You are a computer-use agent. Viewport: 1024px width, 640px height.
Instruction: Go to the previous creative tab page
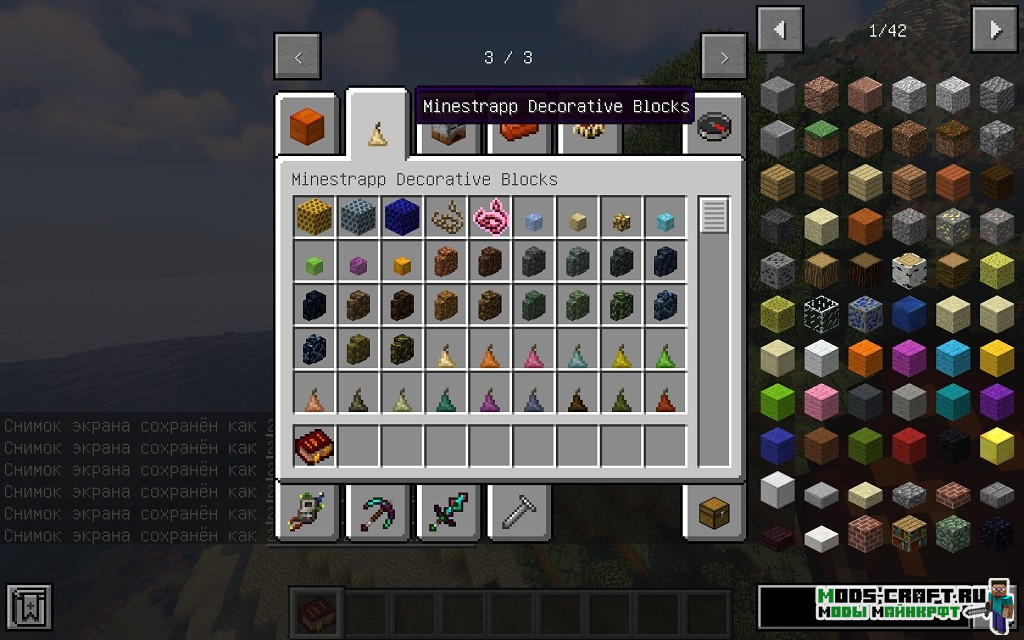pos(297,57)
